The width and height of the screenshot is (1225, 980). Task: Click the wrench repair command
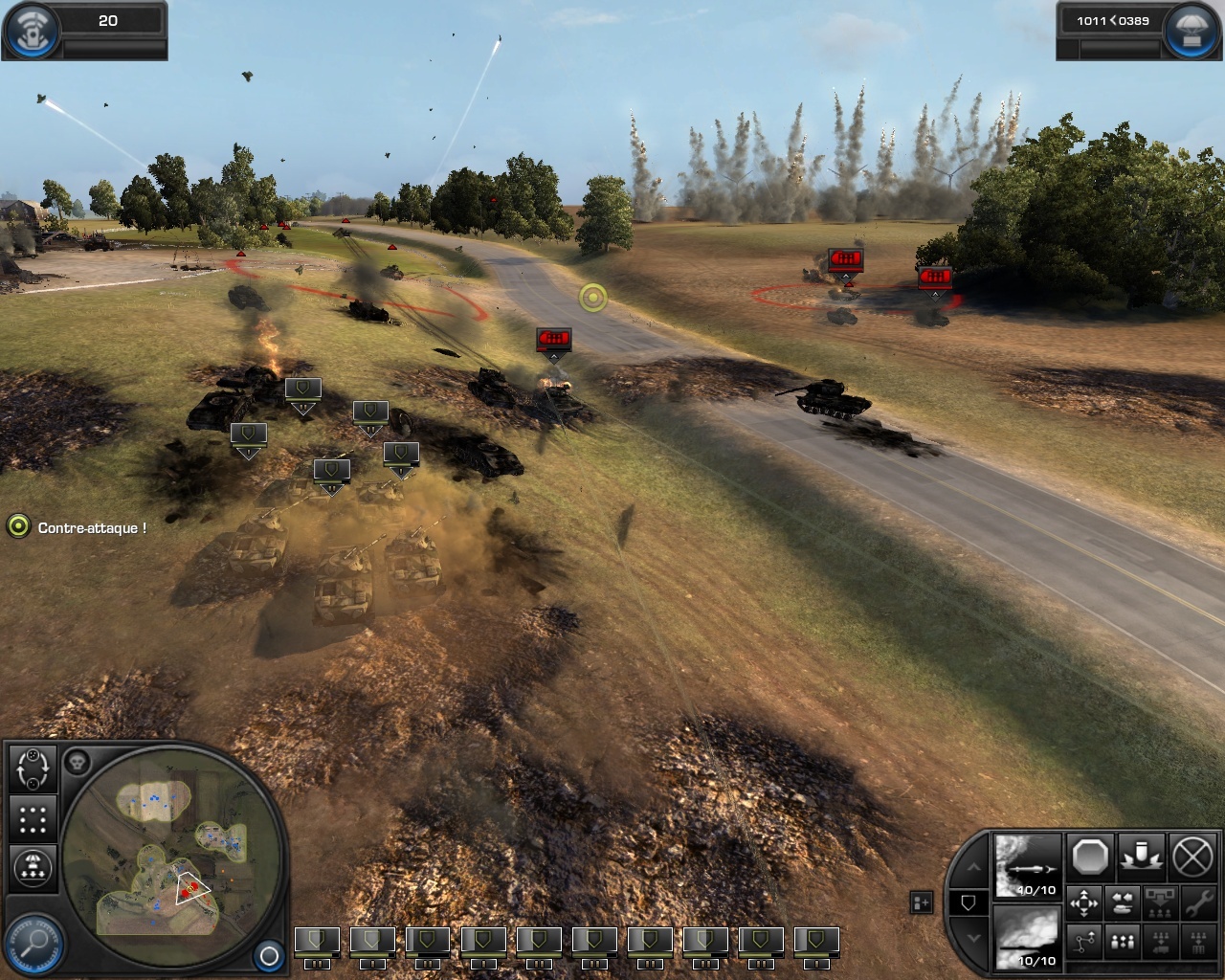pyautogui.click(x=1197, y=902)
